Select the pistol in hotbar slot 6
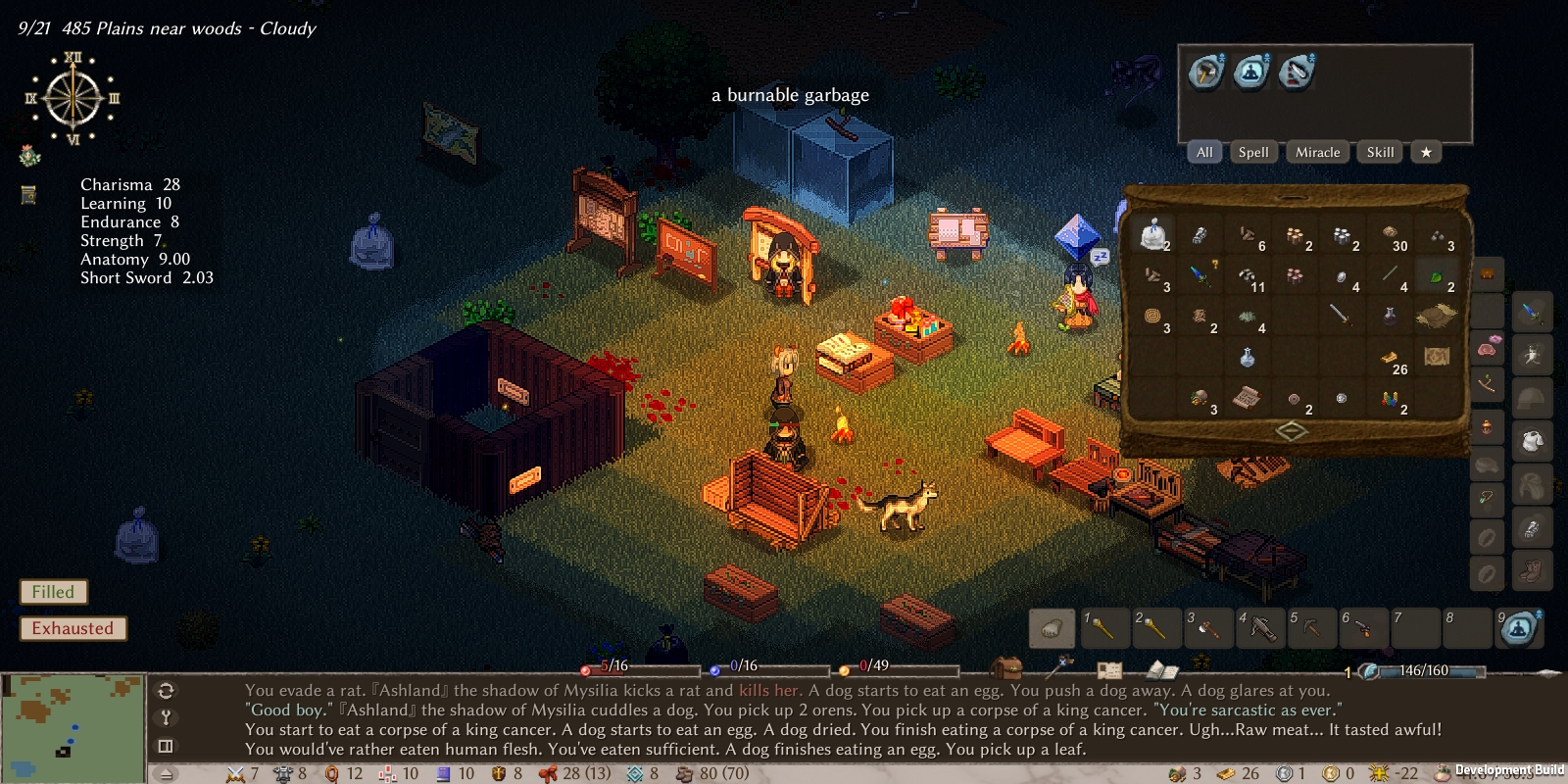Image resolution: width=1568 pixels, height=784 pixels. point(1363,628)
